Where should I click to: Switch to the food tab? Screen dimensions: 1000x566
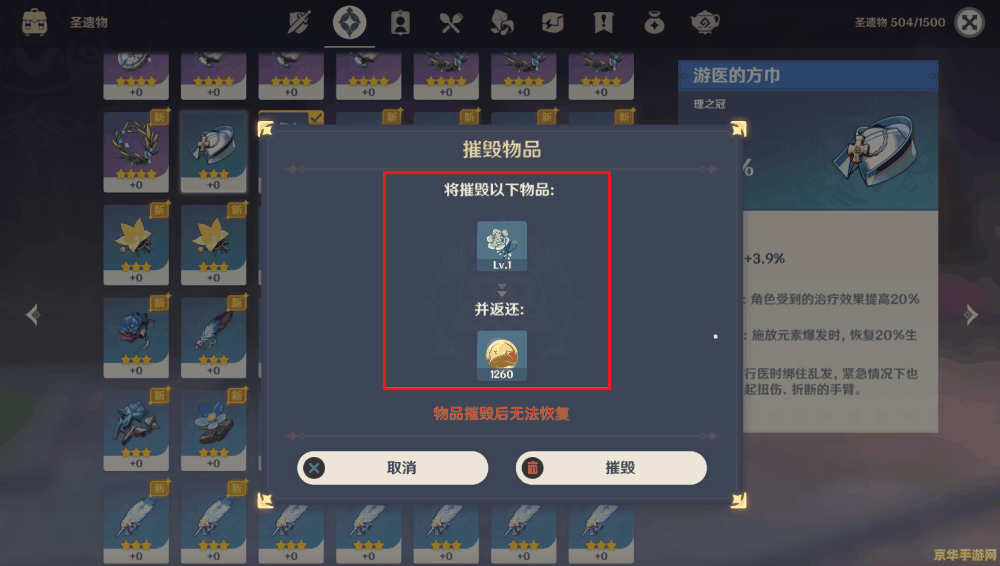click(451, 22)
